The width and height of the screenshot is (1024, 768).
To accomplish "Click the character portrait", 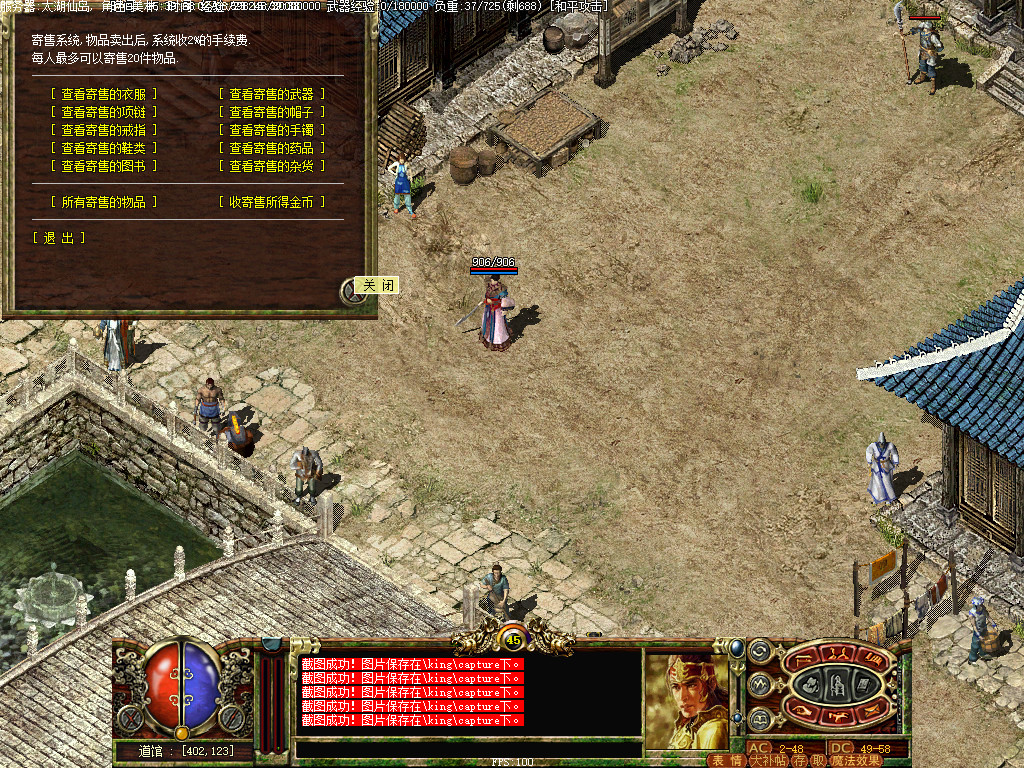I will click(686, 700).
